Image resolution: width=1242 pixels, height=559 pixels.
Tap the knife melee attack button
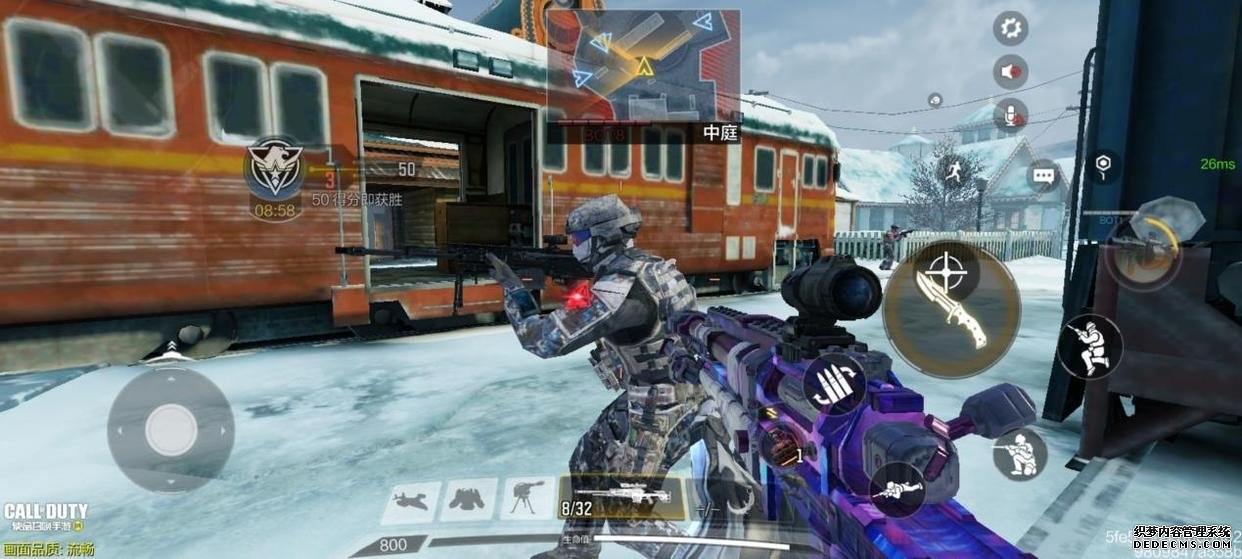point(951,308)
